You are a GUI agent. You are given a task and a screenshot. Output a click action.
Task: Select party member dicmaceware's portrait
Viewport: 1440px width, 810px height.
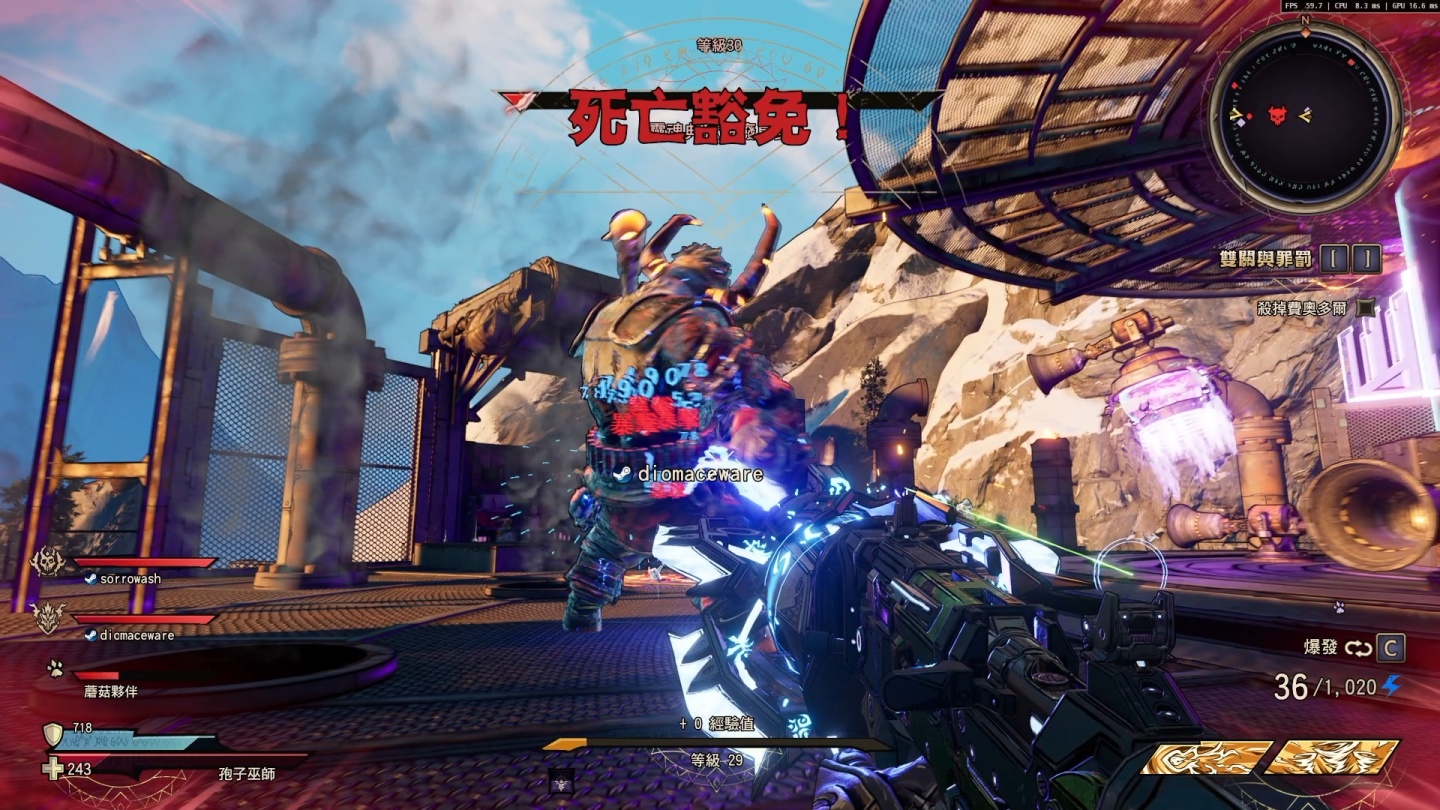coord(48,618)
